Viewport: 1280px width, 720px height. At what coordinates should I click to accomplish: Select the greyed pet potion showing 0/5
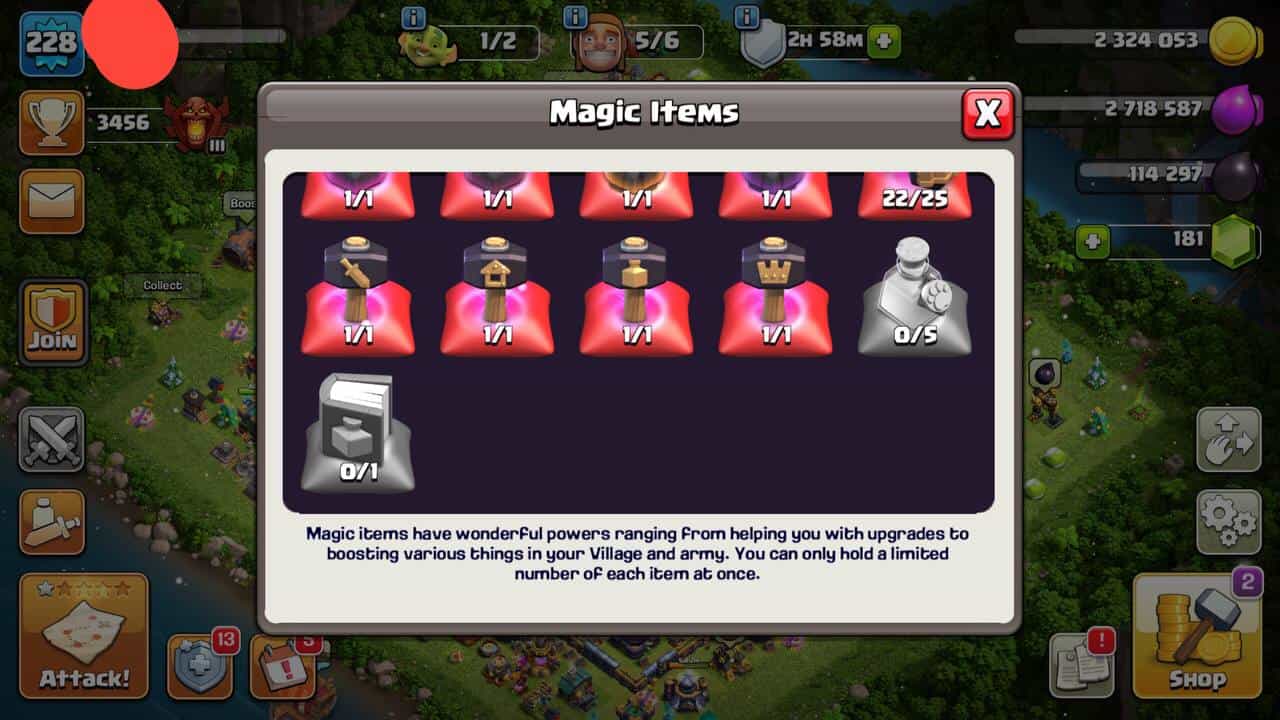tap(915, 296)
